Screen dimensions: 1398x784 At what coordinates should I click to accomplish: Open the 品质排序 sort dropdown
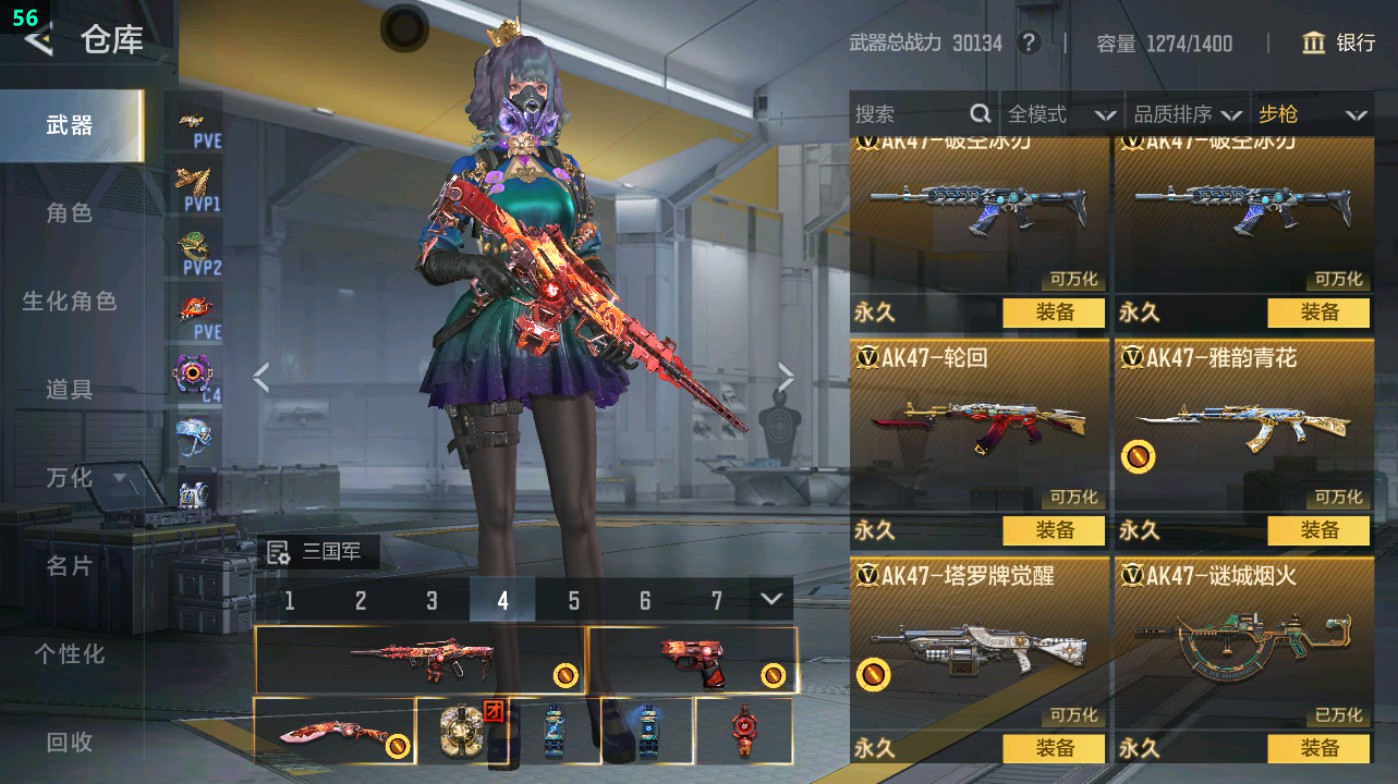point(1188,115)
